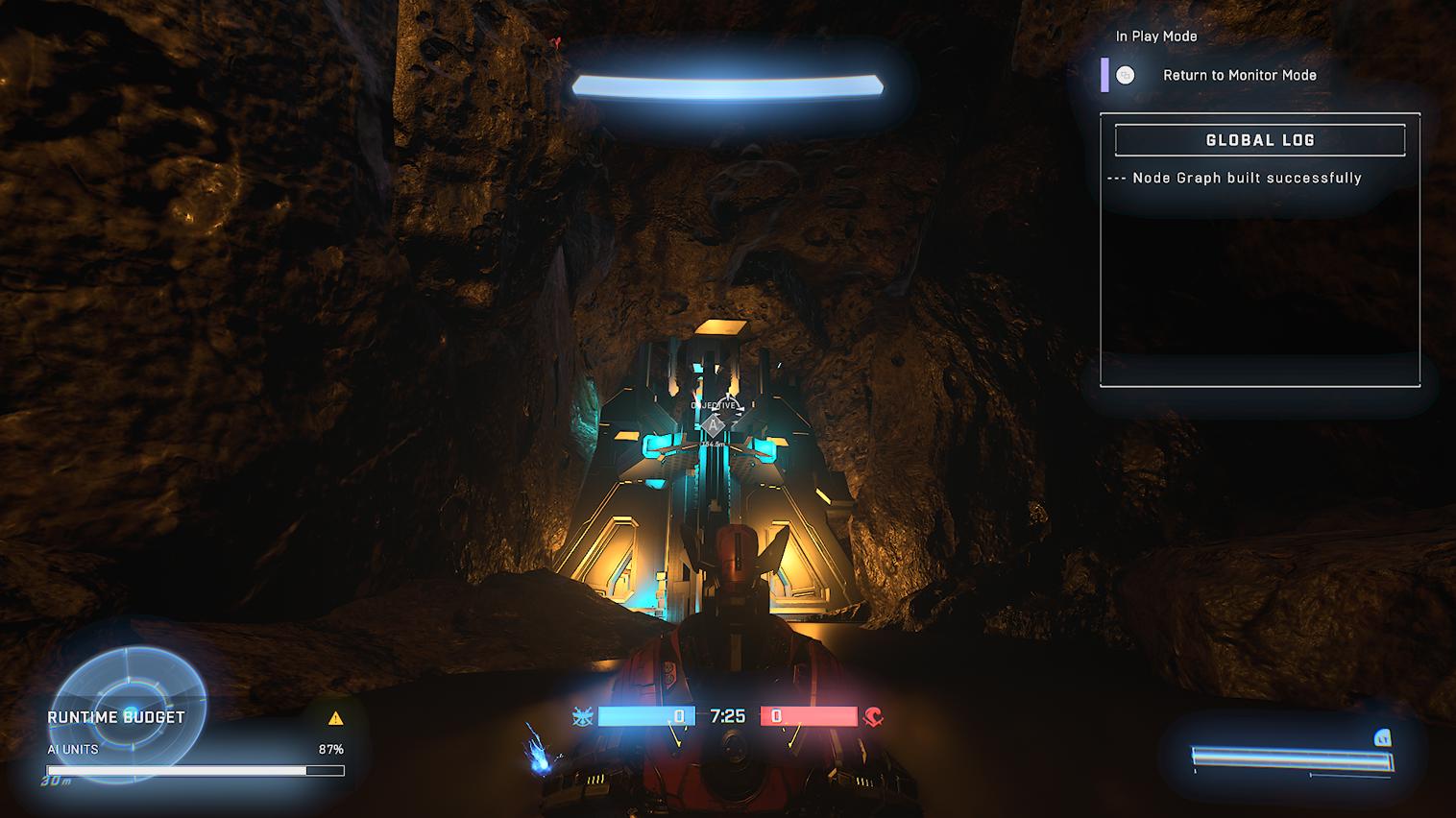Select the blue team emblem icon
The height and width of the screenshot is (818, 1456).
pos(582,716)
